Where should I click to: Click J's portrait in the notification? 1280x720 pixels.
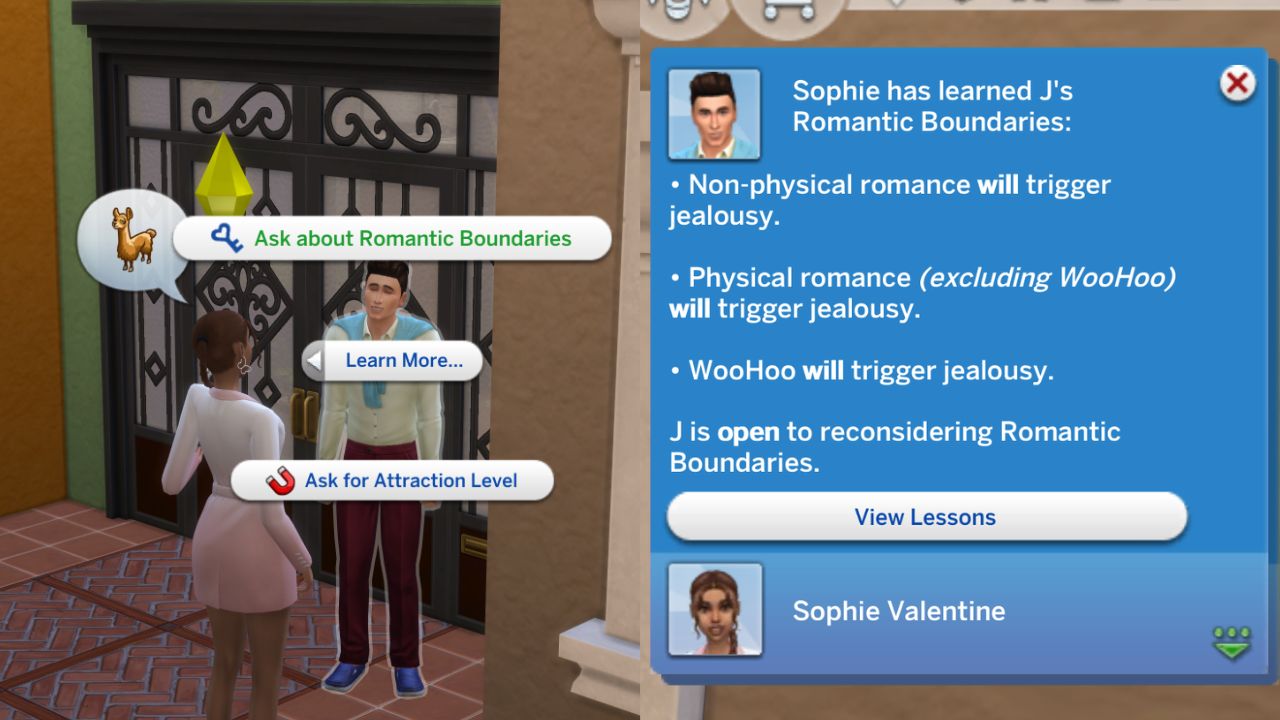click(x=714, y=113)
